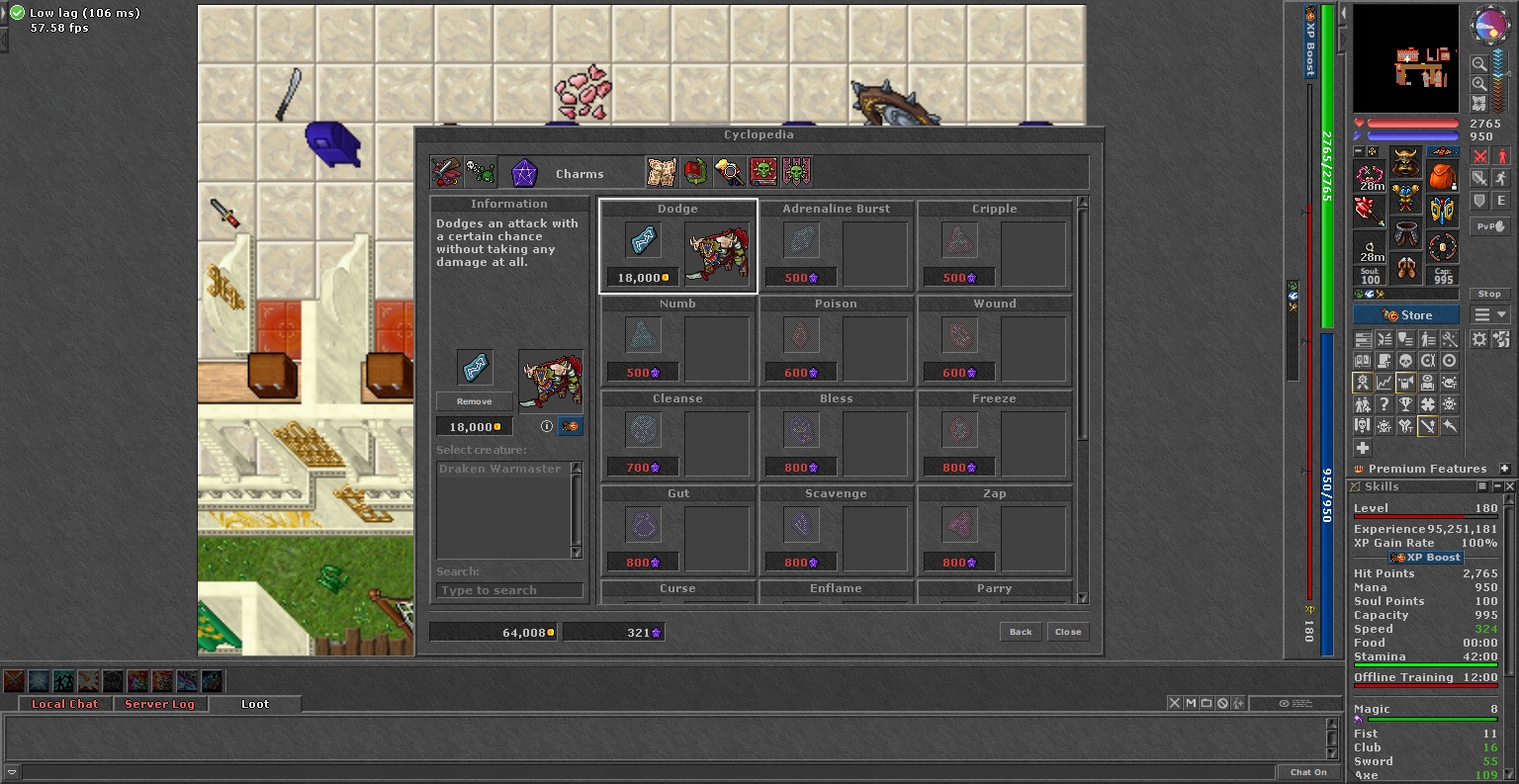Choose the Cripple charm tile
This screenshot has width=1519, height=784.
point(995,246)
